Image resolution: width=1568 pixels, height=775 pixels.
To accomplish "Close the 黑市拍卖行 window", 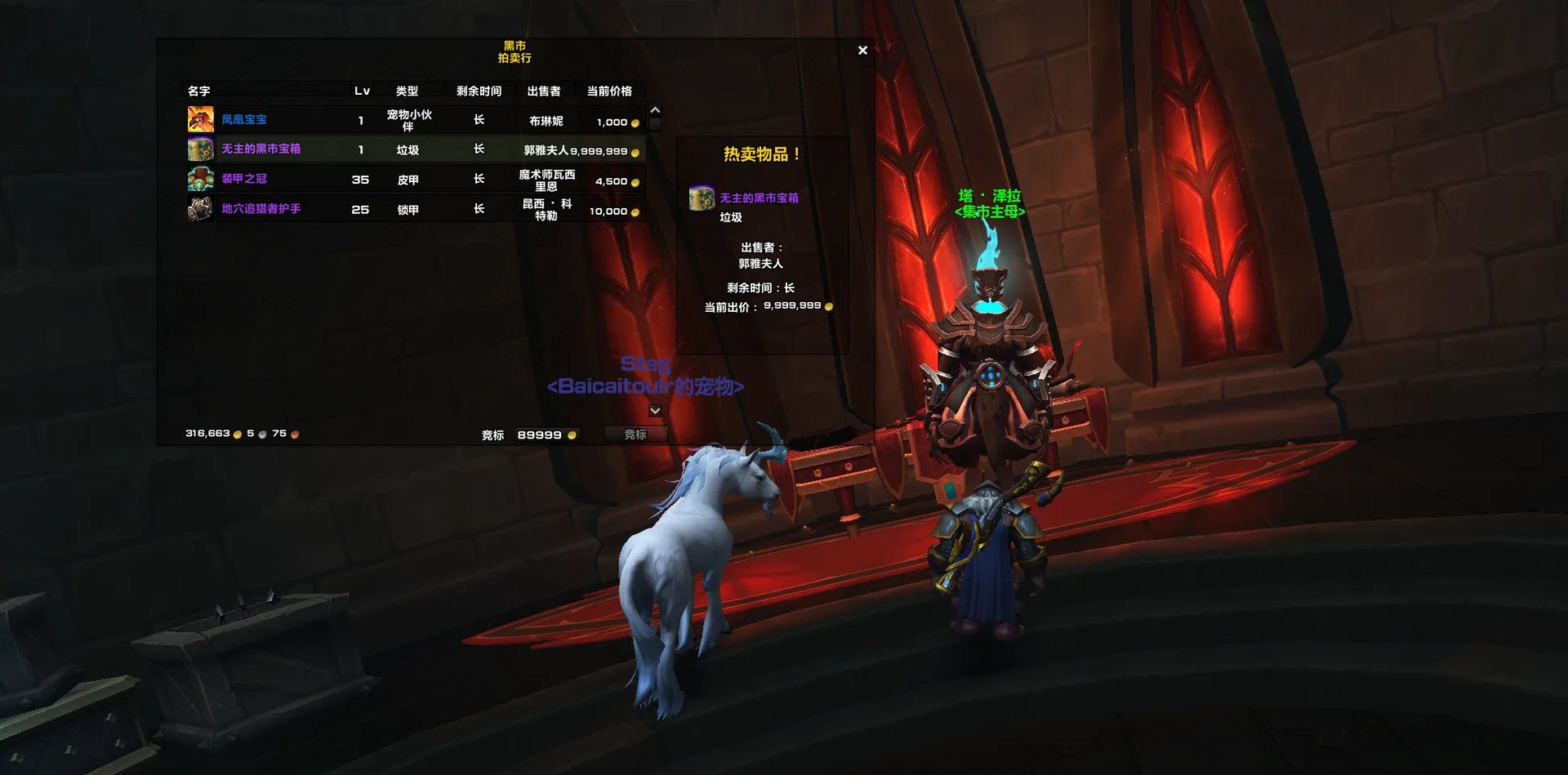I will [x=862, y=51].
